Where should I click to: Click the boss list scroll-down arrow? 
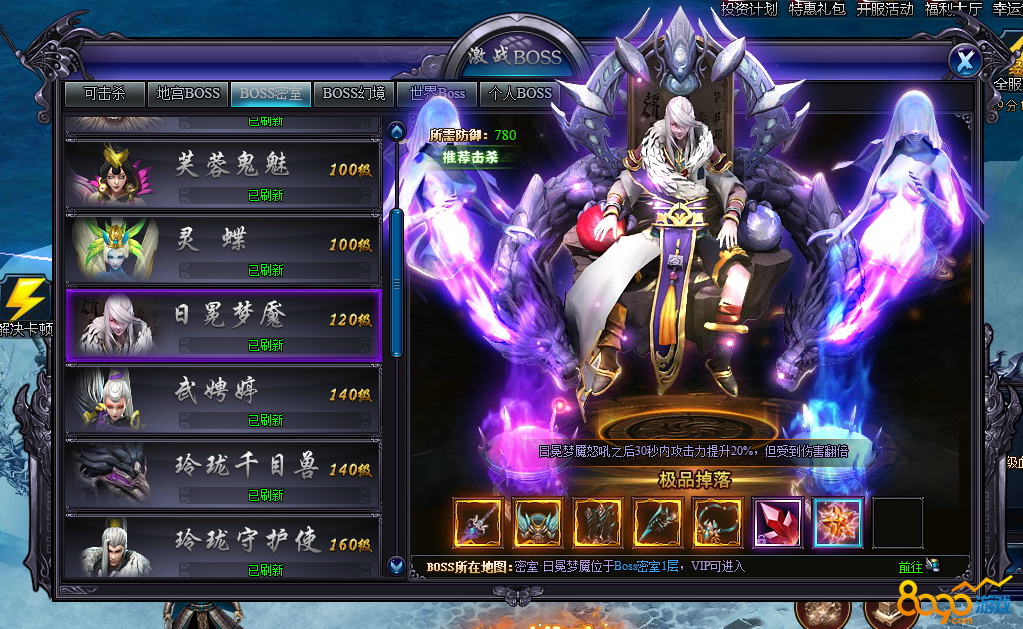[396, 566]
